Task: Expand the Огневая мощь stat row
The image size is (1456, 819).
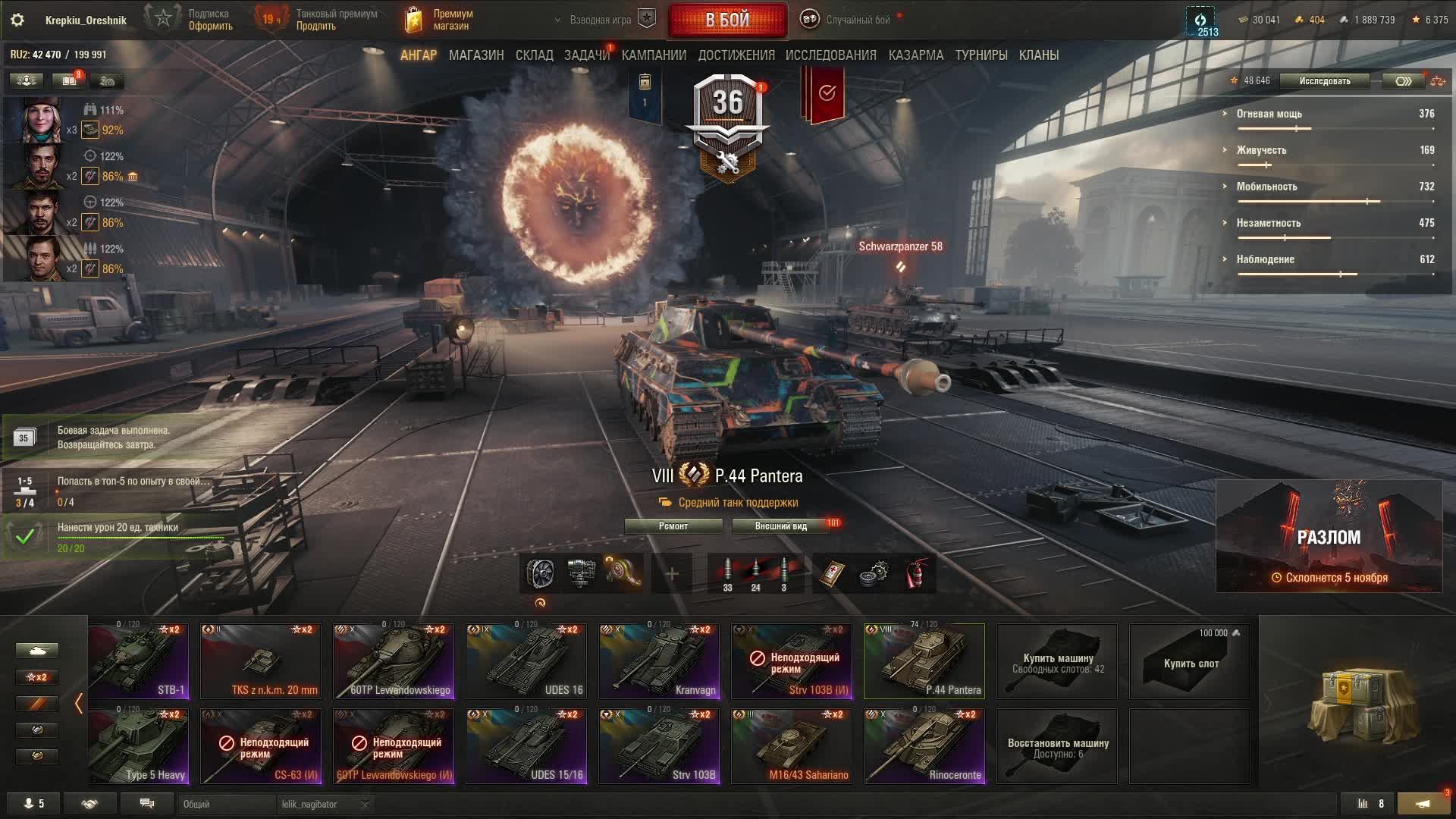Action: click(1269, 114)
